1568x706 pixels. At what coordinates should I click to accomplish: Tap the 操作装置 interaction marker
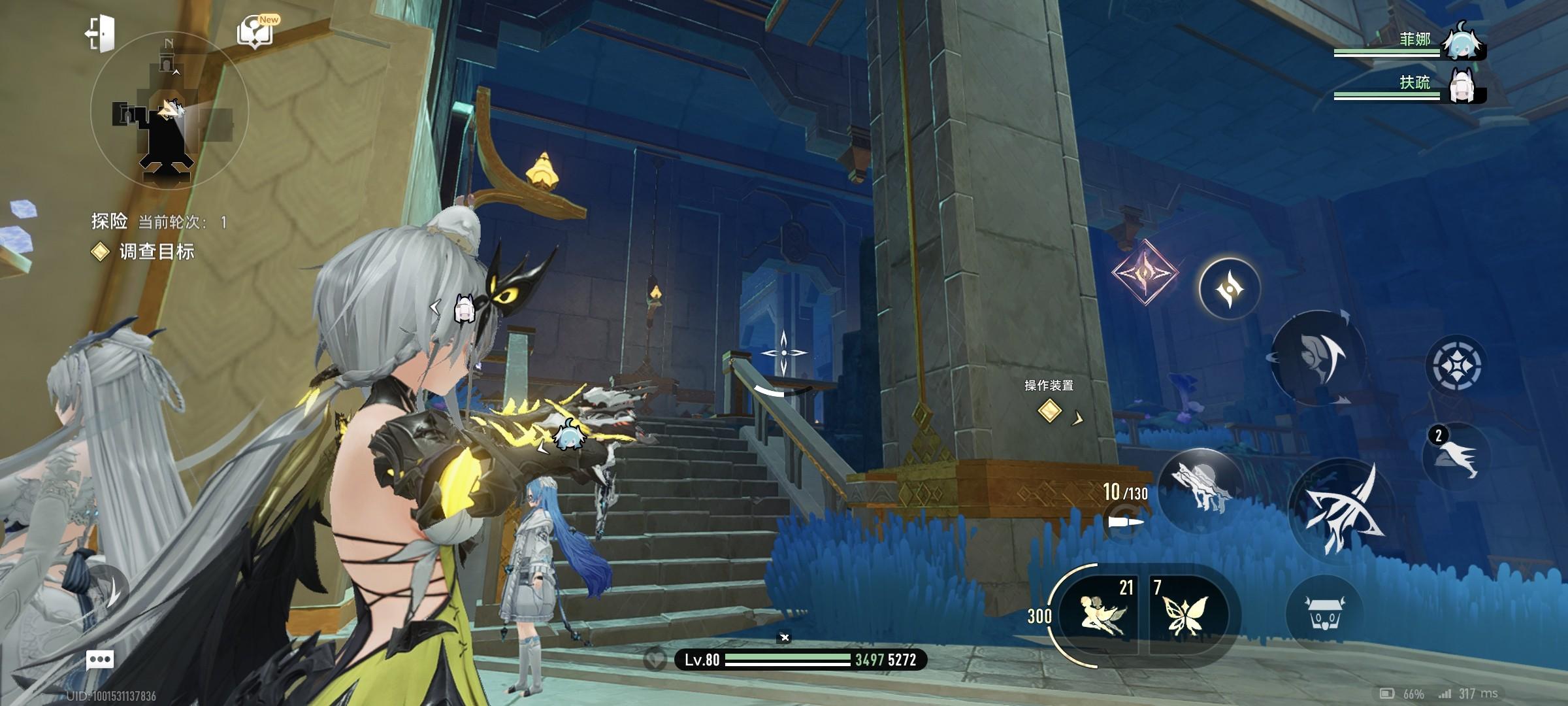[x=1049, y=411]
